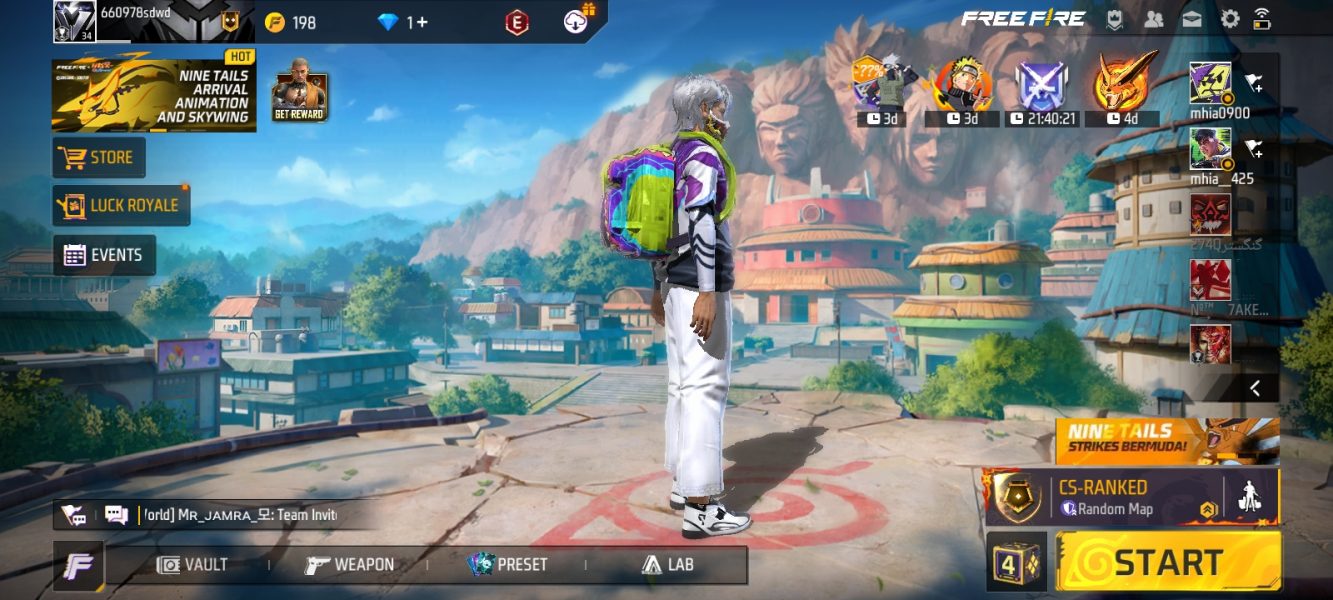Open the gear settings icon
The height and width of the screenshot is (600, 1333).
point(1229,19)
